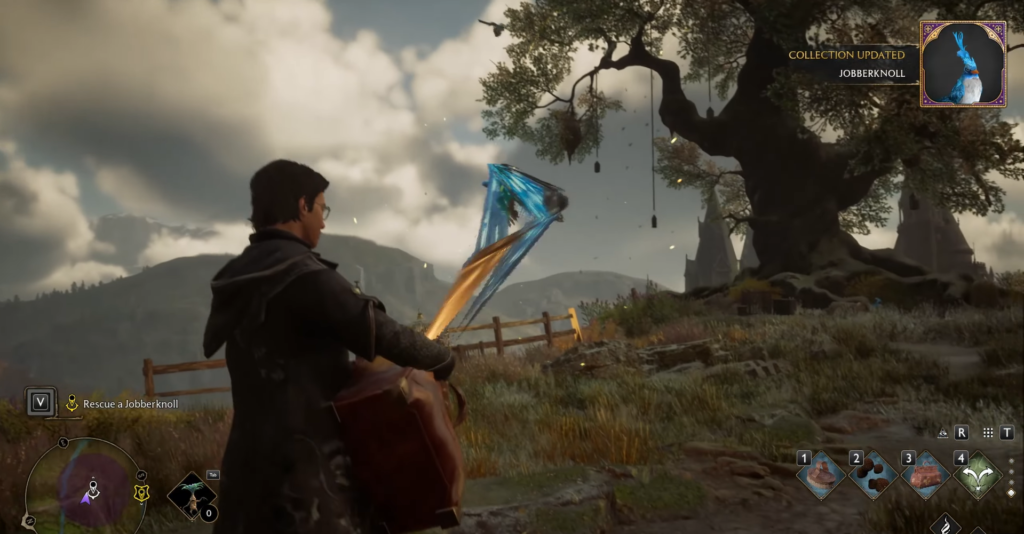
Task: Click the yellow shield quest marker on minimap
Action: click(141, 491)
